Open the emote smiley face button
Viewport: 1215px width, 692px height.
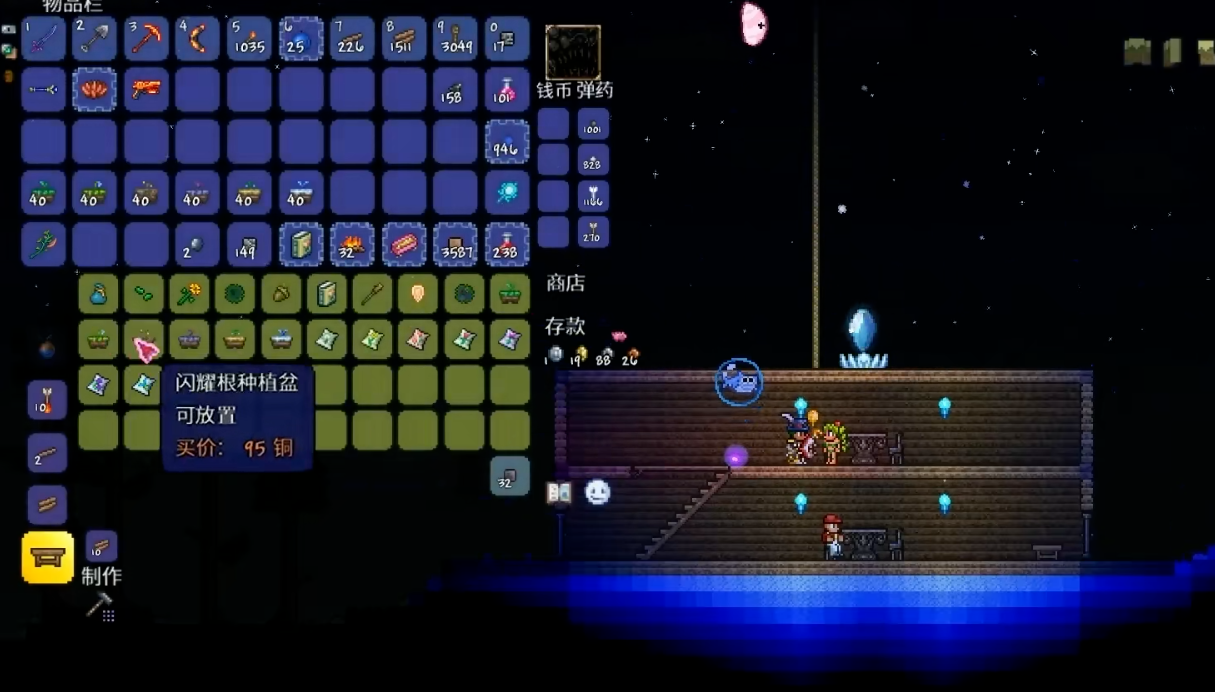click(597, 492)
